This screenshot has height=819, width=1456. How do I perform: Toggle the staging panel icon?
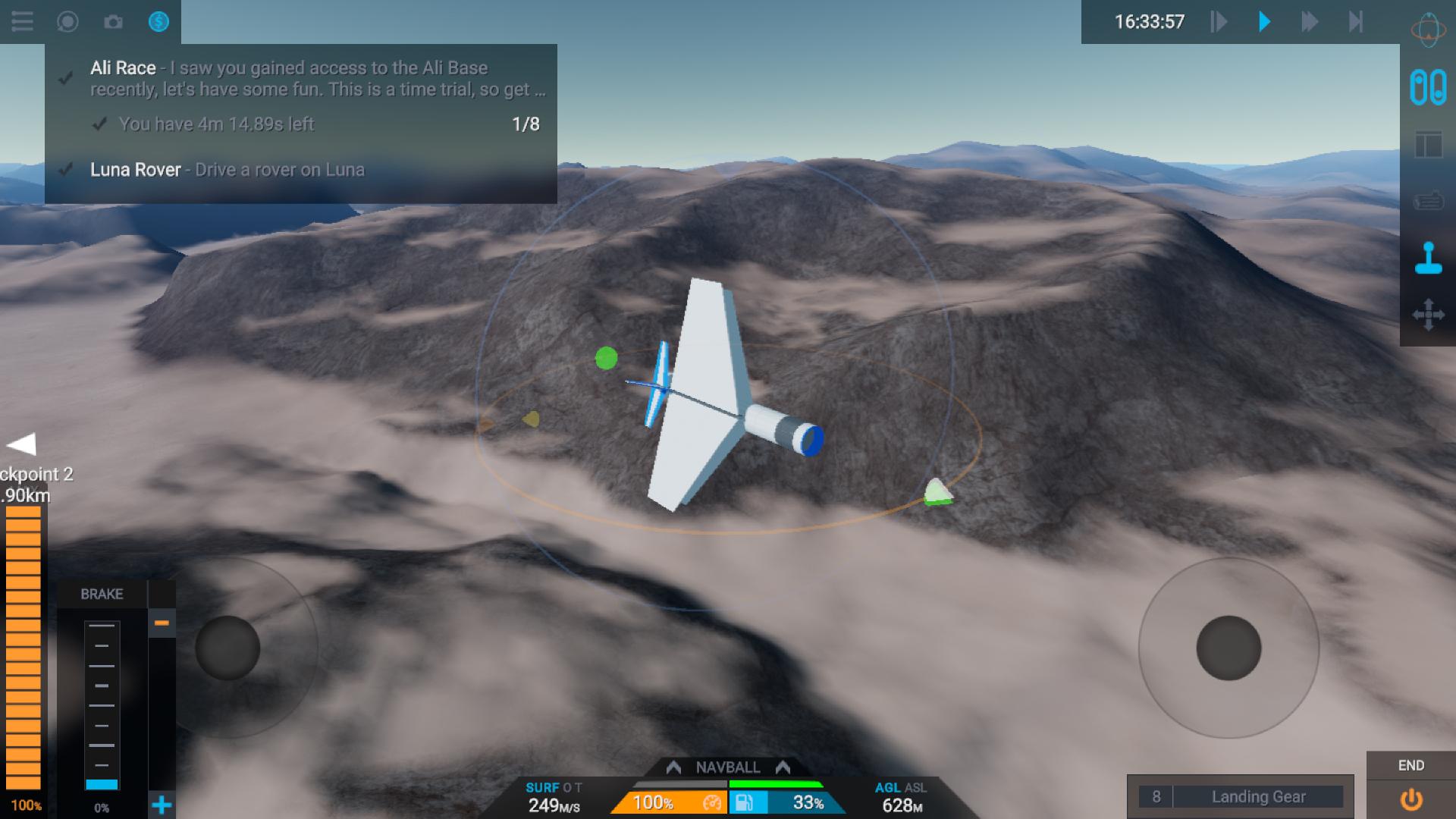[1428, 87]
